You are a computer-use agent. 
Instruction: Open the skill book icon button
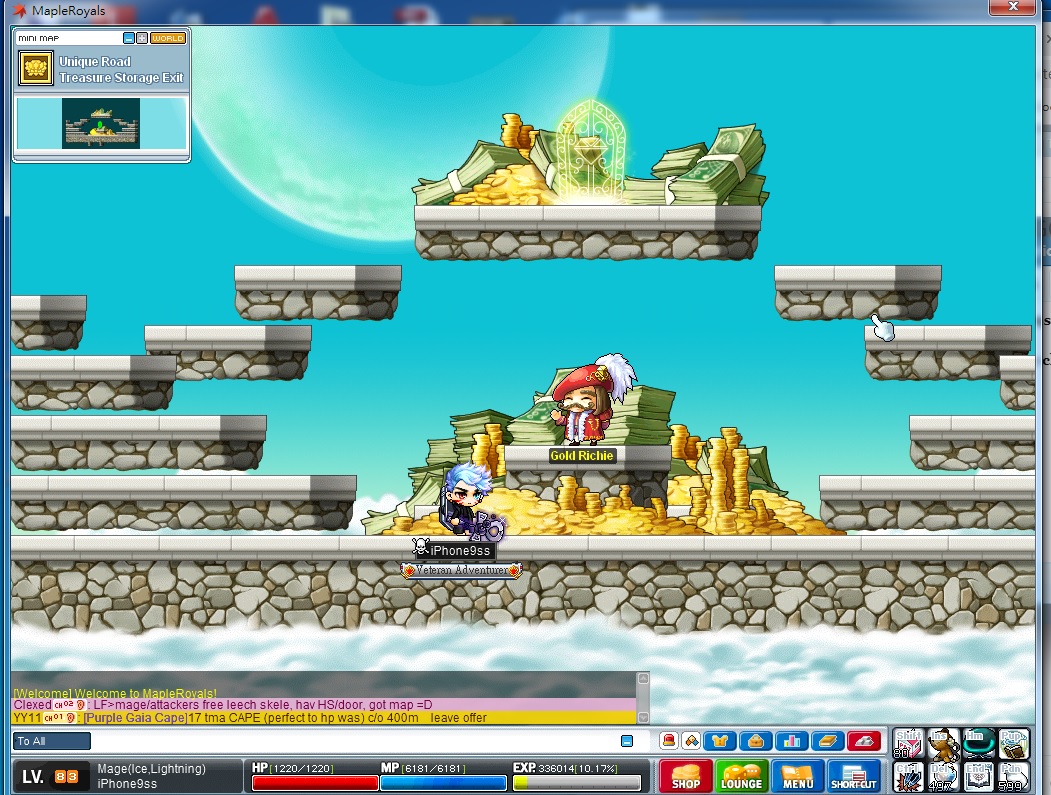click(x=828, y=741)
